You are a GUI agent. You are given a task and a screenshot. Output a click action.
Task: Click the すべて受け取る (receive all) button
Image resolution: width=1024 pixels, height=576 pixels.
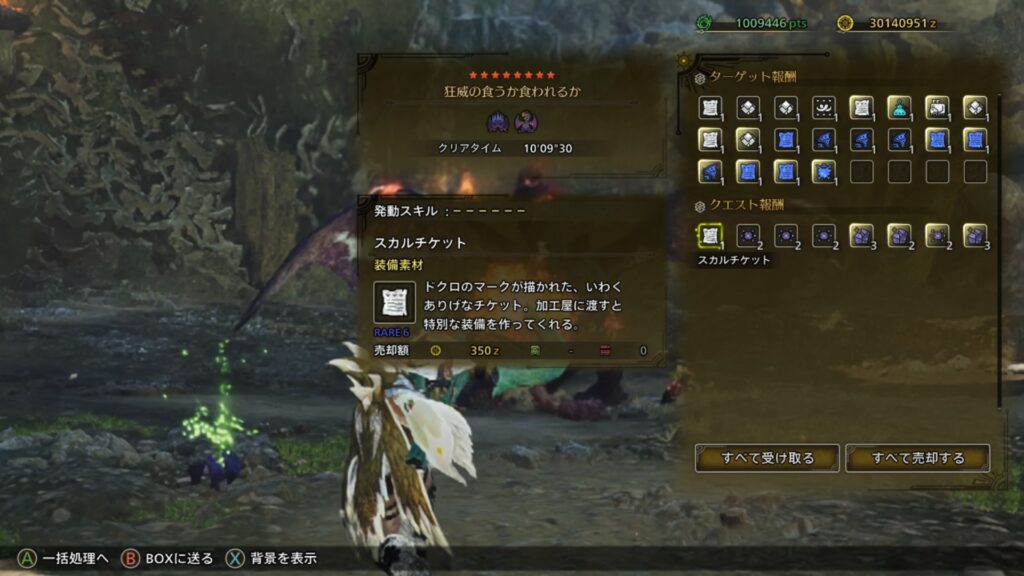(x=767, y=458)
